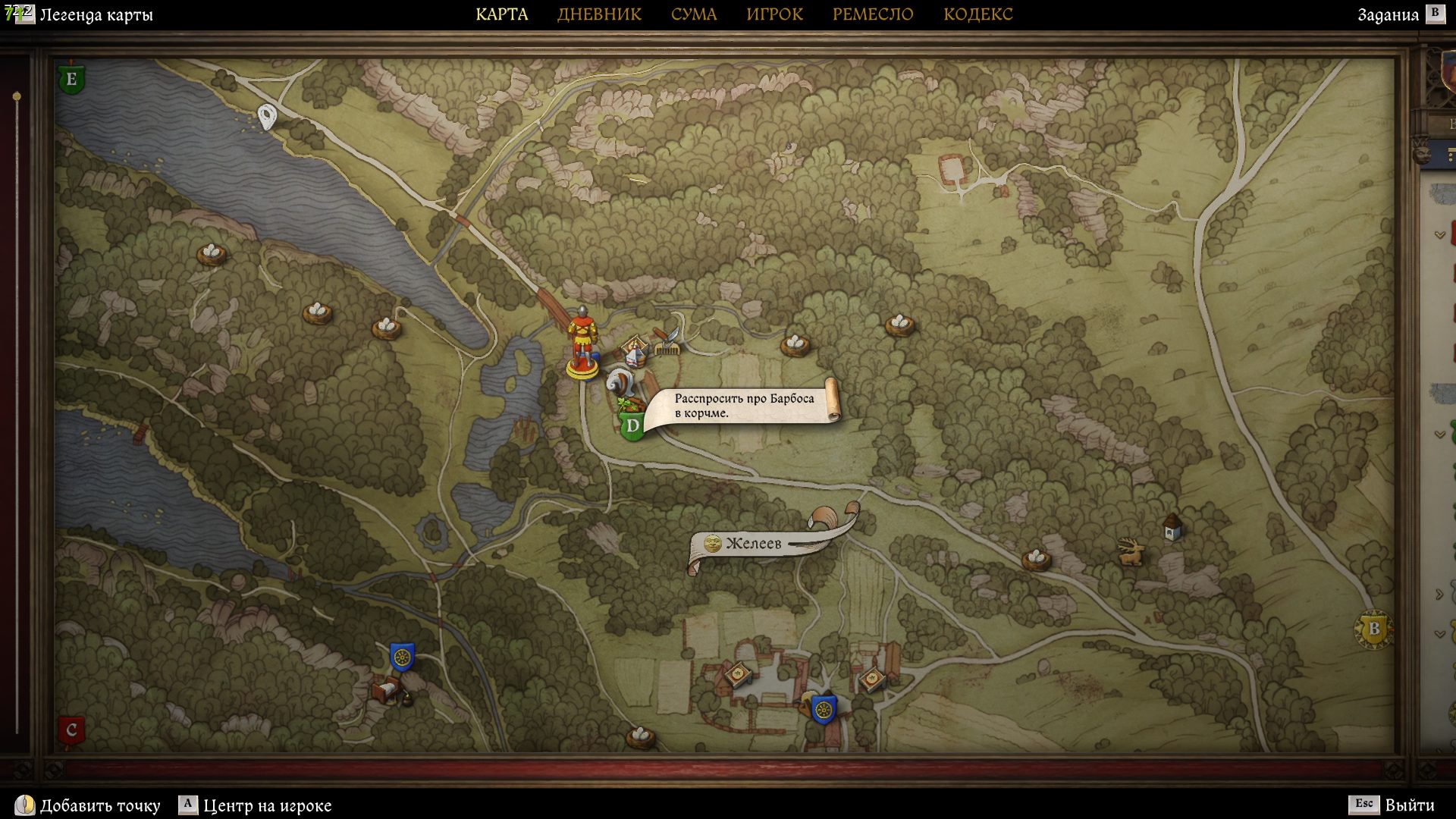Exit the map with Выйти
The image size is (1456, 819).
(x=1409, y=805)
